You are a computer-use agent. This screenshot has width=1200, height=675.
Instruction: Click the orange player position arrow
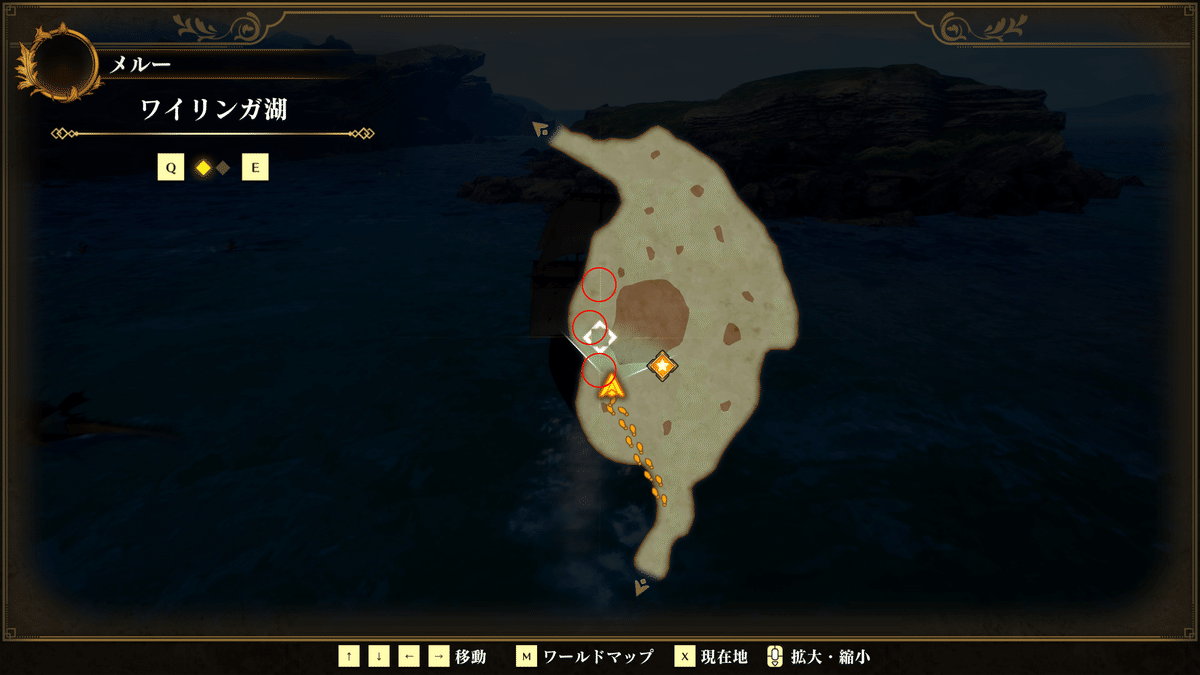[612, 386]
